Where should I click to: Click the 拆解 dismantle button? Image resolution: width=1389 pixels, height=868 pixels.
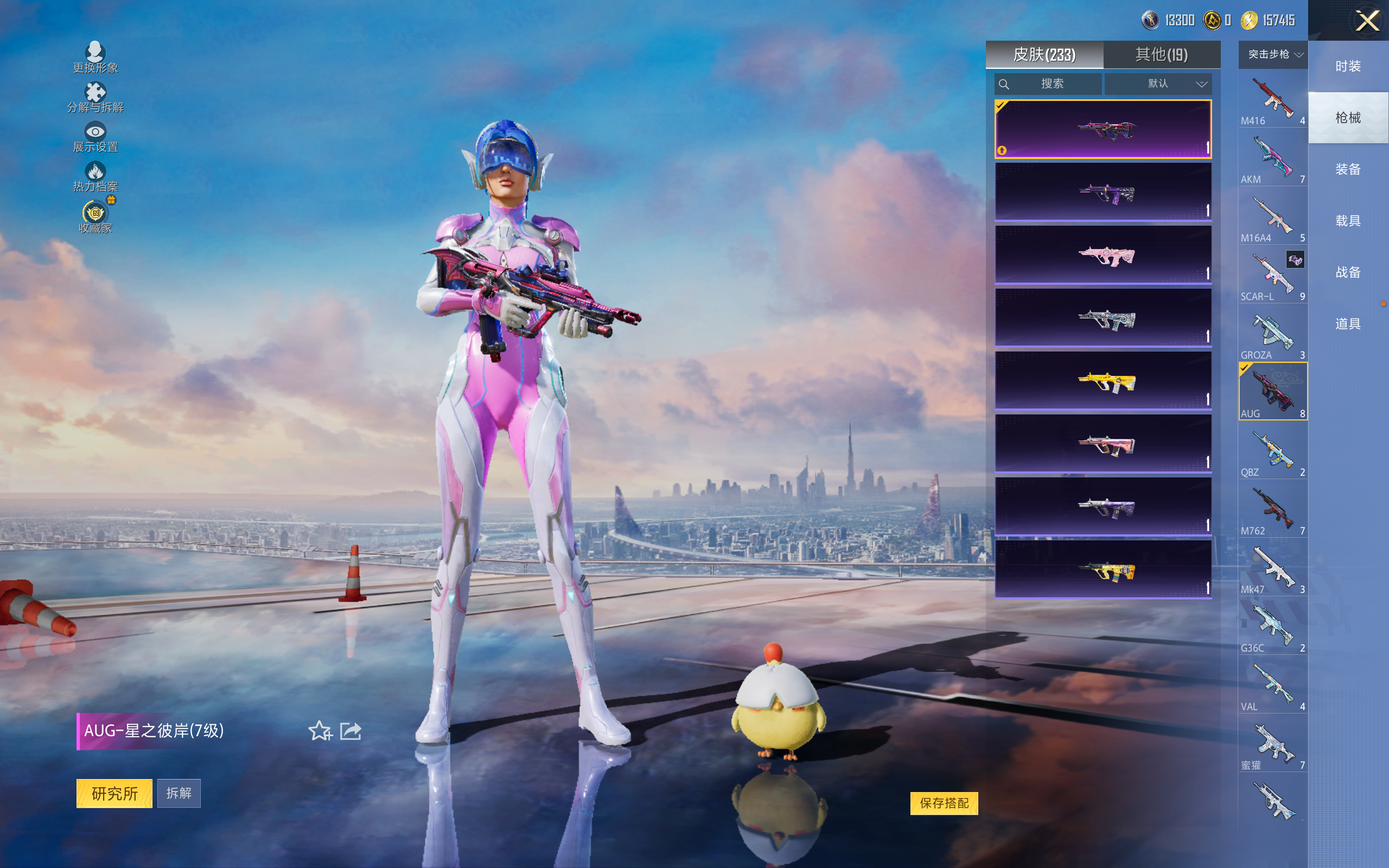pos(179,793)
